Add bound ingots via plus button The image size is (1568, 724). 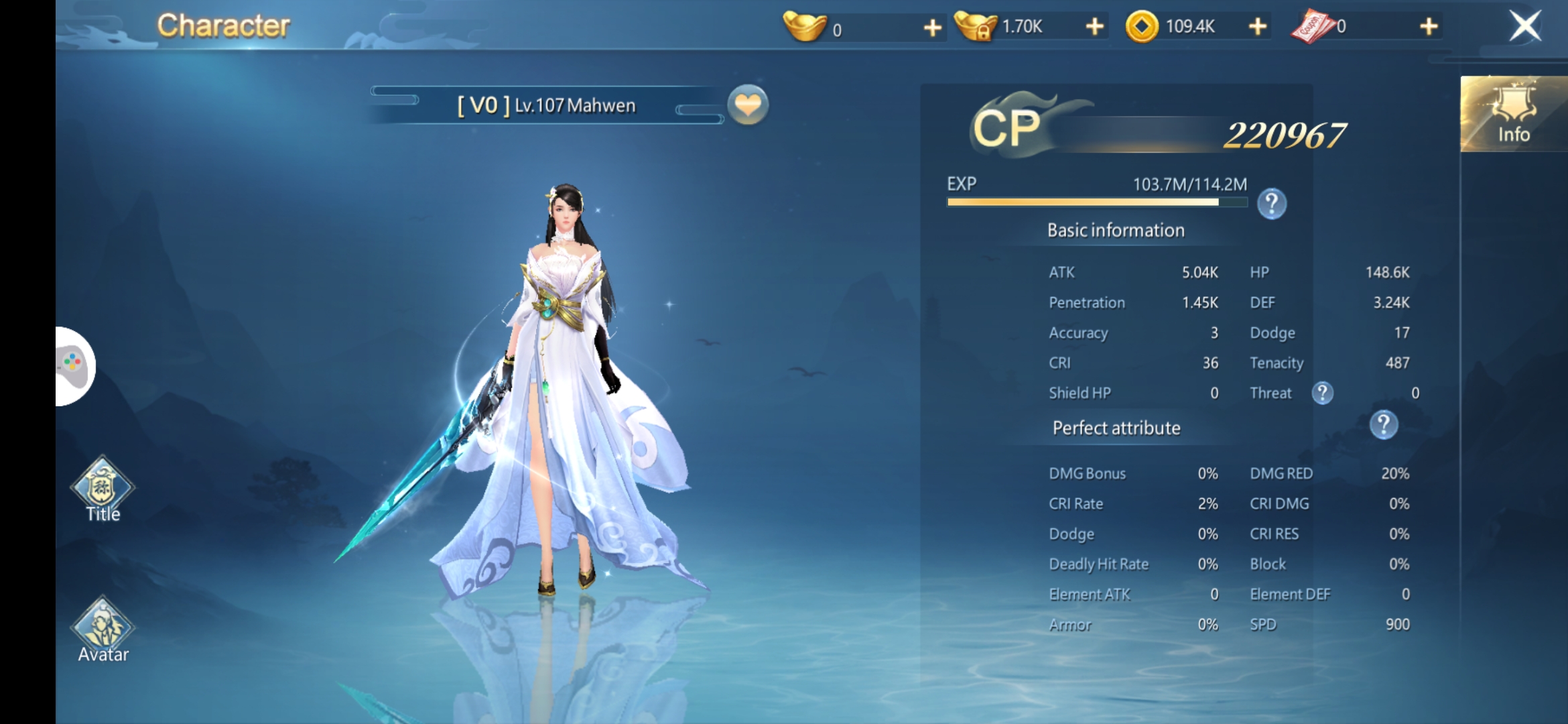[x=1094, y=27]
